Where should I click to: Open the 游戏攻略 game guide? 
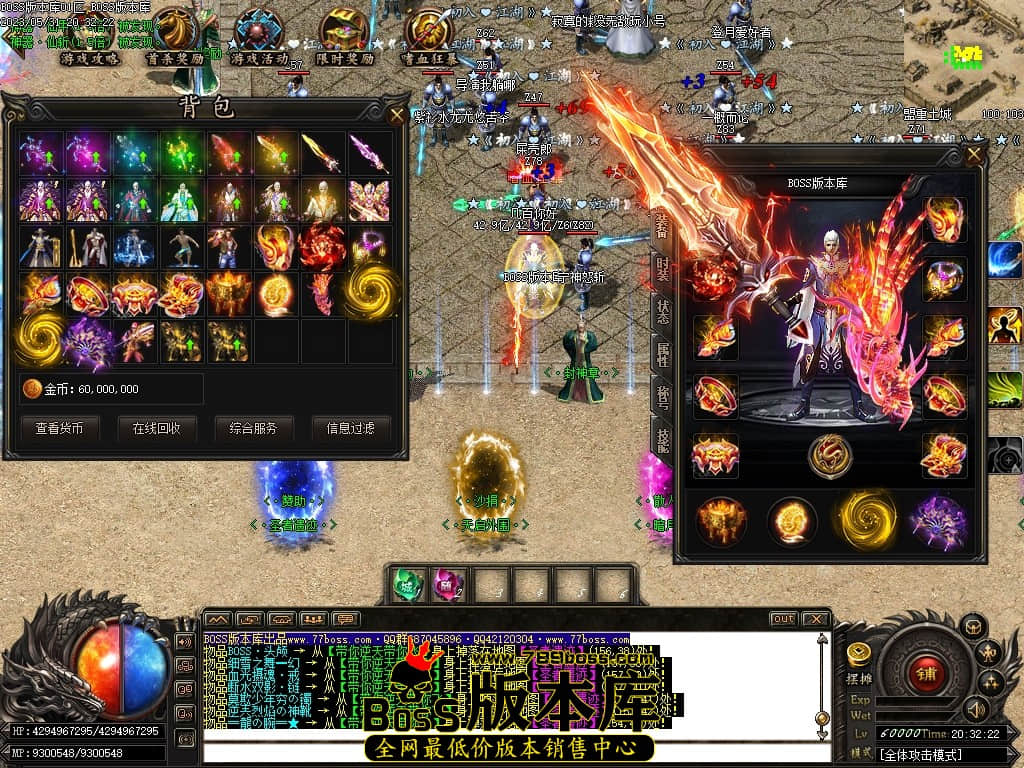(90, 38)
